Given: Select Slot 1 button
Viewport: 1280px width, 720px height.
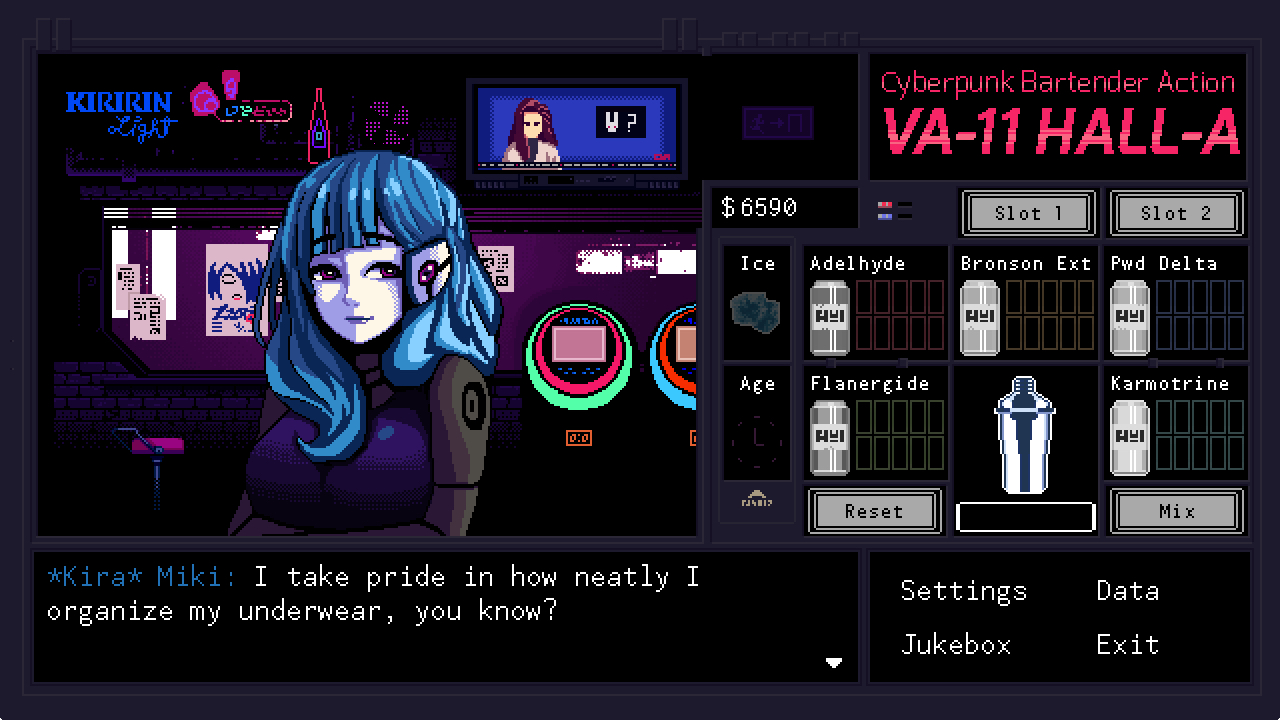Looking at the screenshot, I should [1029, 213].
